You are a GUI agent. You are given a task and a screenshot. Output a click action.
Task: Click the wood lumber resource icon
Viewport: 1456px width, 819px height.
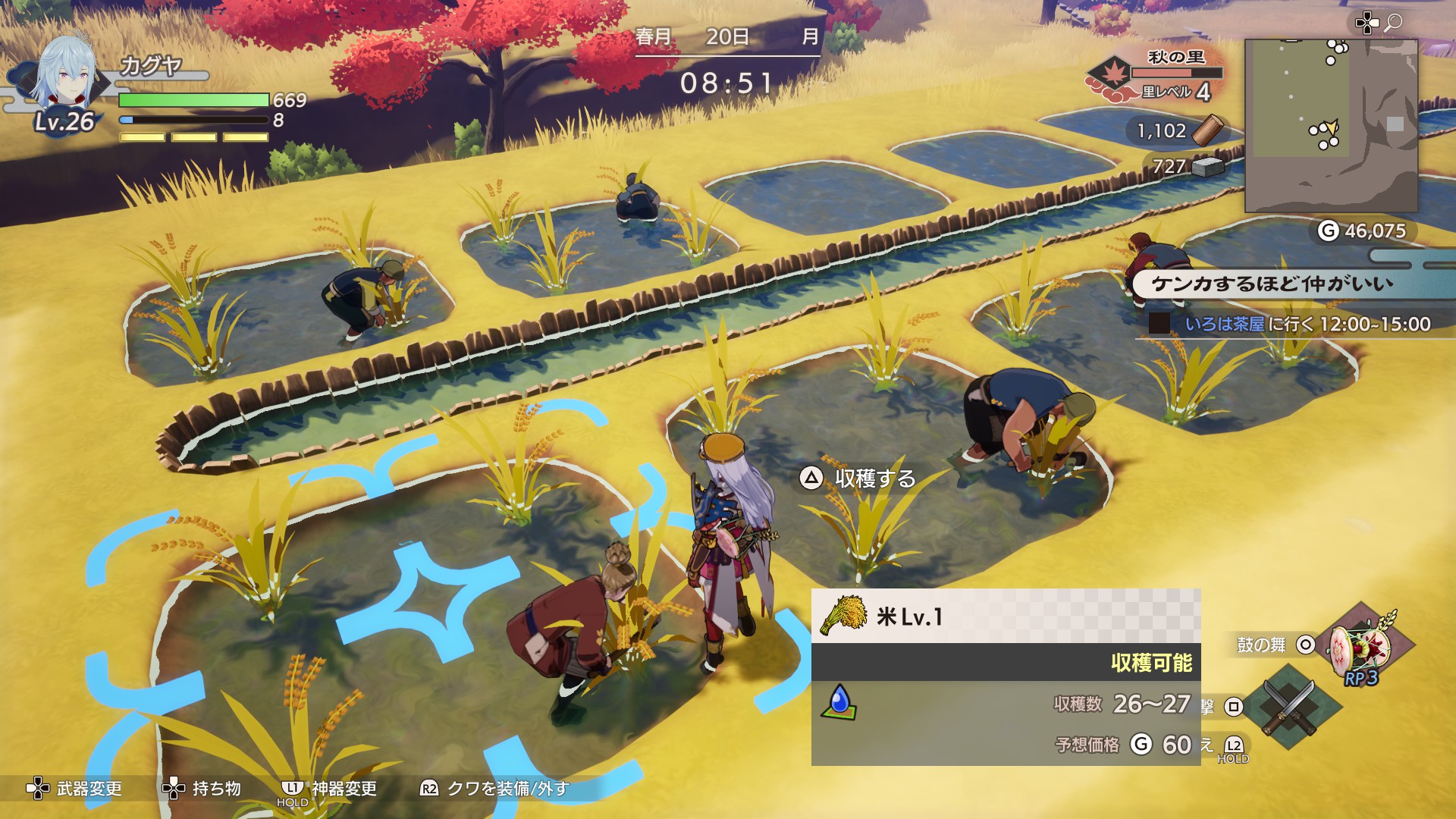tap(1207, 130)
